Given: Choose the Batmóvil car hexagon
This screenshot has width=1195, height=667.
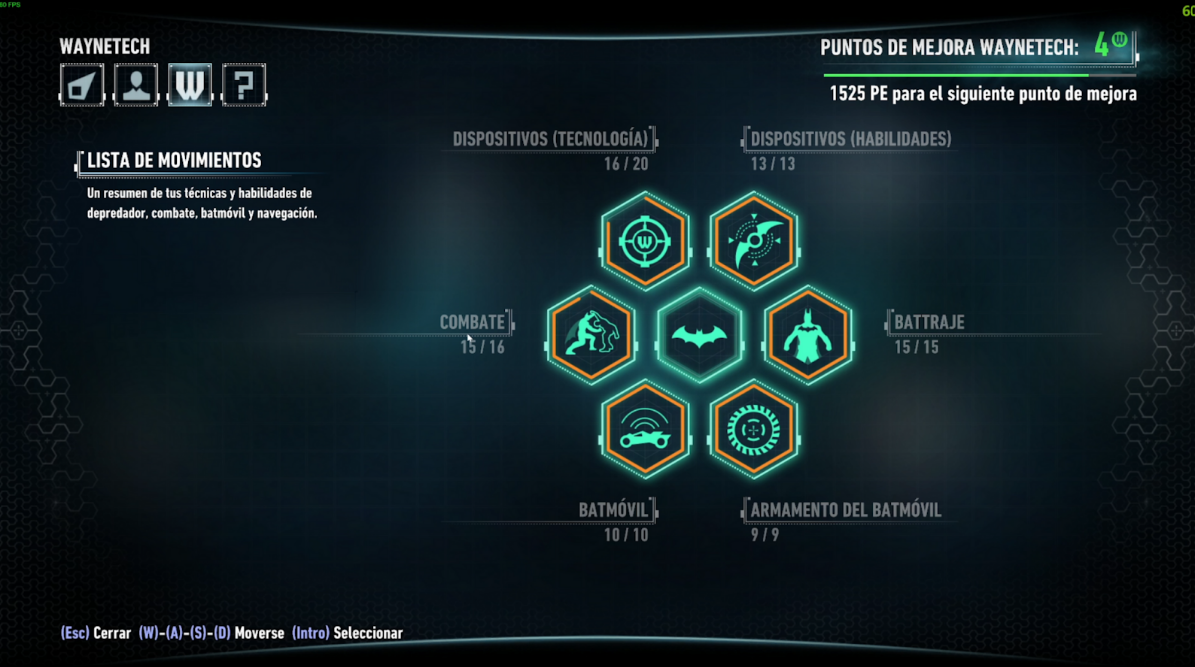Looking at the screenshot, I should (x=645, y=429).
